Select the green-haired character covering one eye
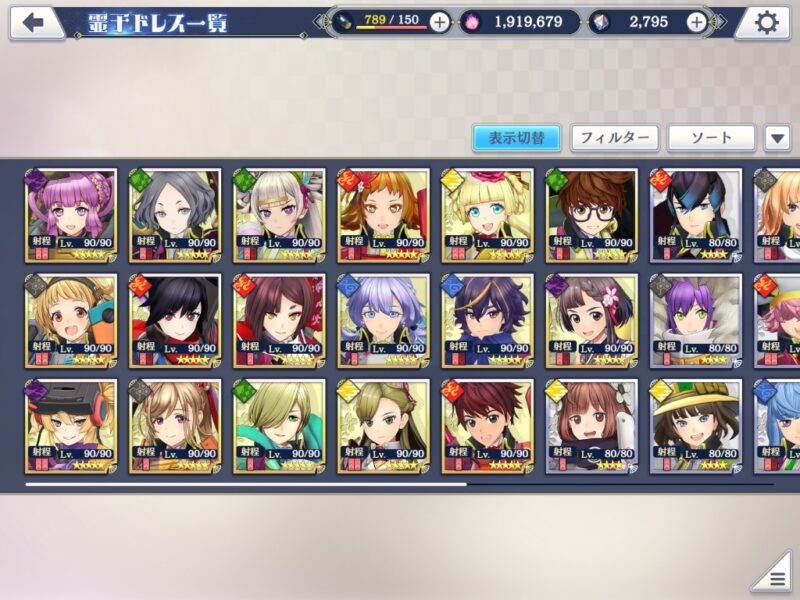The width and height of the screenshot is (800, 600). (279, 425)
